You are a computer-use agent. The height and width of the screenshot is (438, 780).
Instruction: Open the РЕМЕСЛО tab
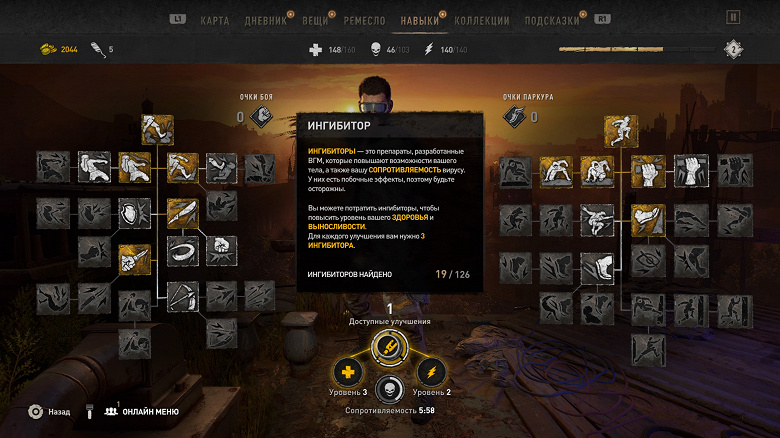[365, 20]
